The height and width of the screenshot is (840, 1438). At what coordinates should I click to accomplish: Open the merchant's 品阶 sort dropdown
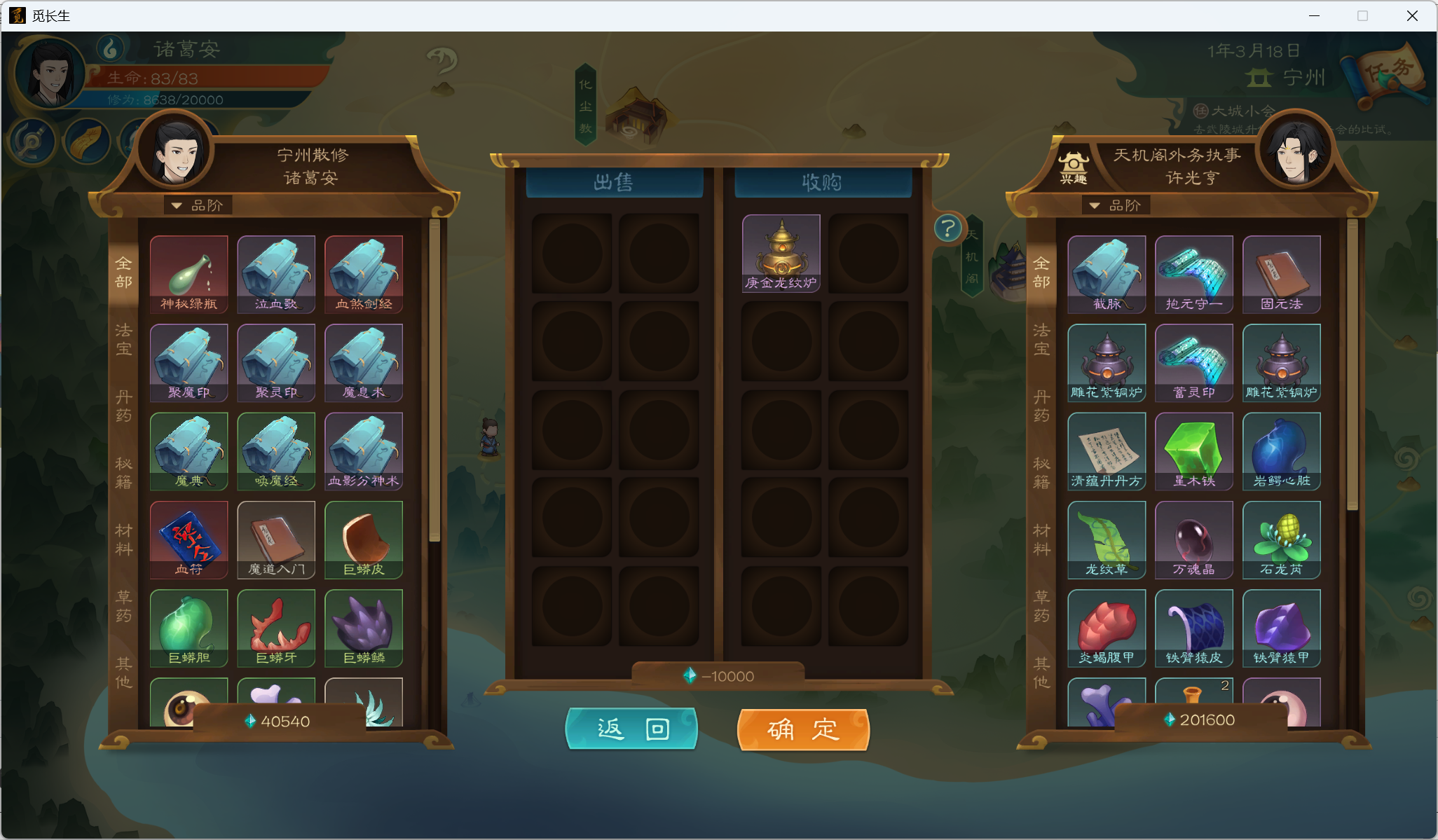pyautogui.click(x=1116, y=205)
